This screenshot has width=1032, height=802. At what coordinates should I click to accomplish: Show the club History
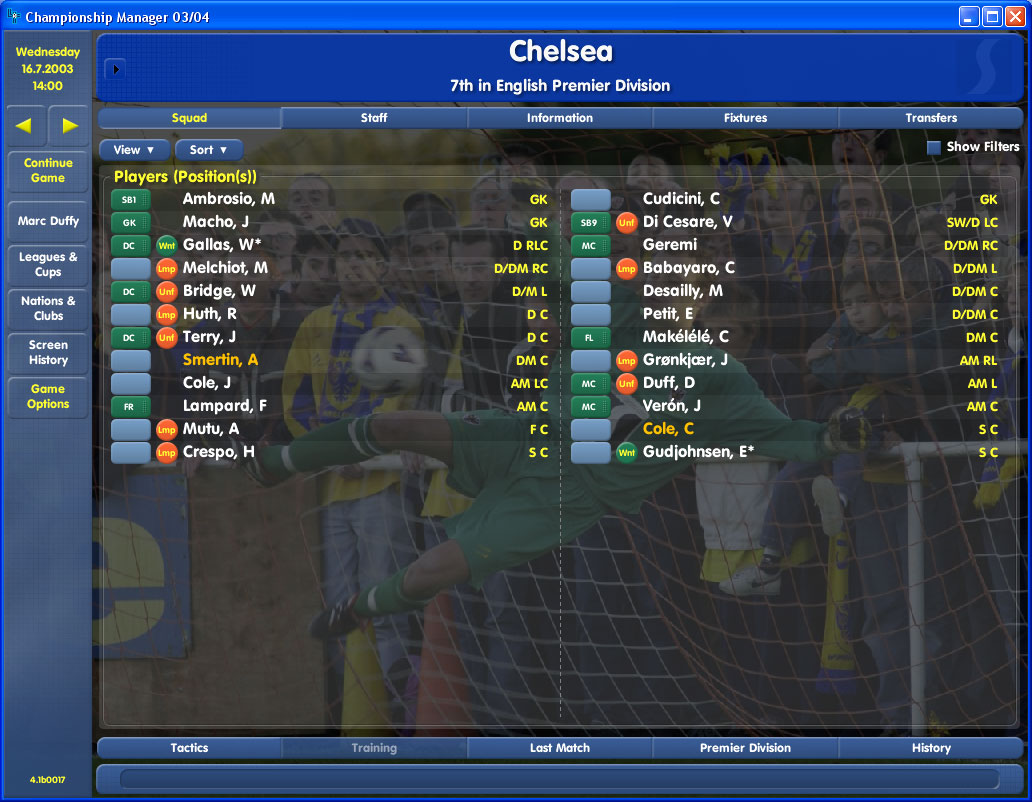point(931,748)
